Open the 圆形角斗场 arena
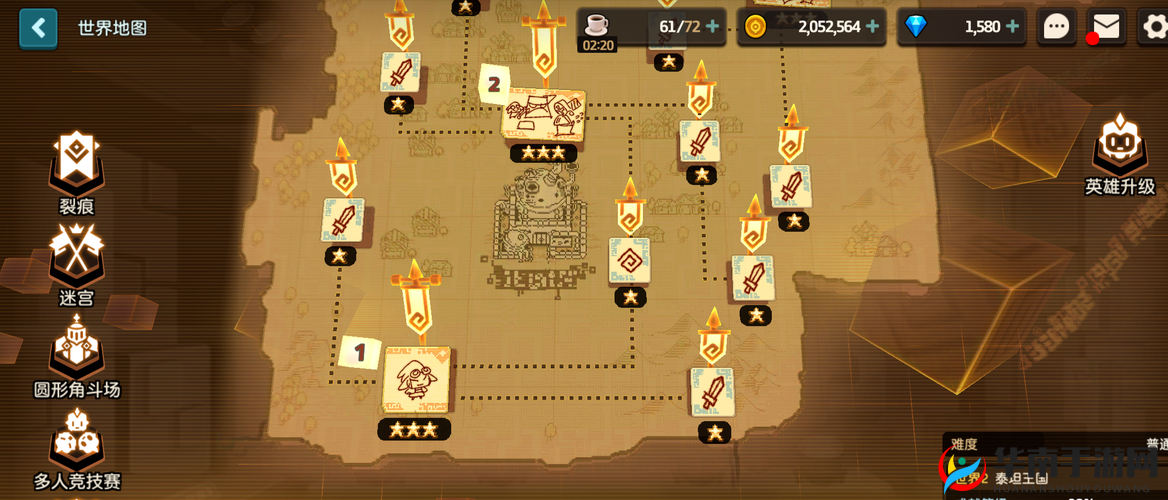The image size is (1168, 500). click(x=76, y=352)
